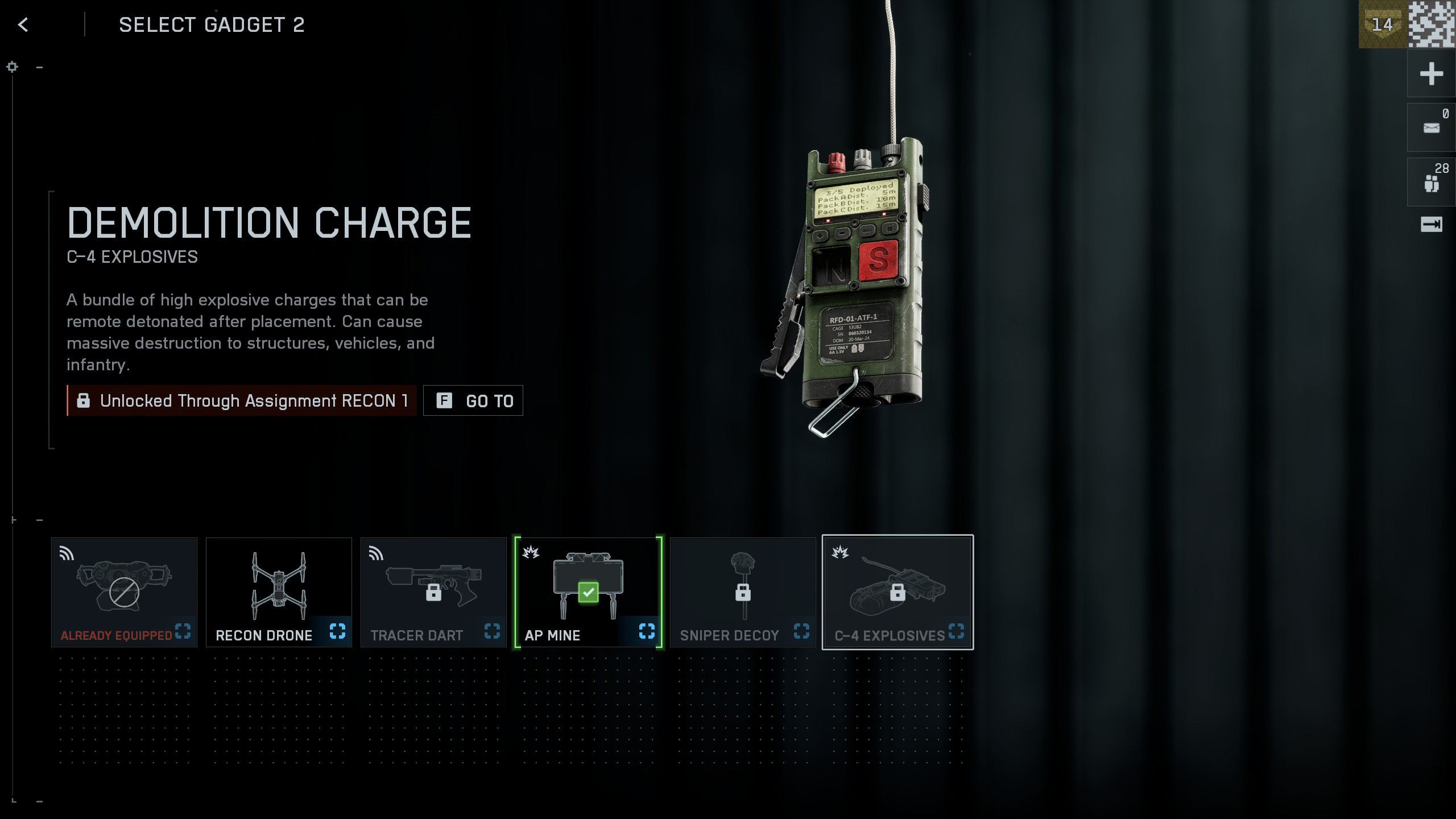Inspect the AP Mine fullscreen icon
The width and height of the screenshot is (1456, 819).
click(x=647, y=631)
